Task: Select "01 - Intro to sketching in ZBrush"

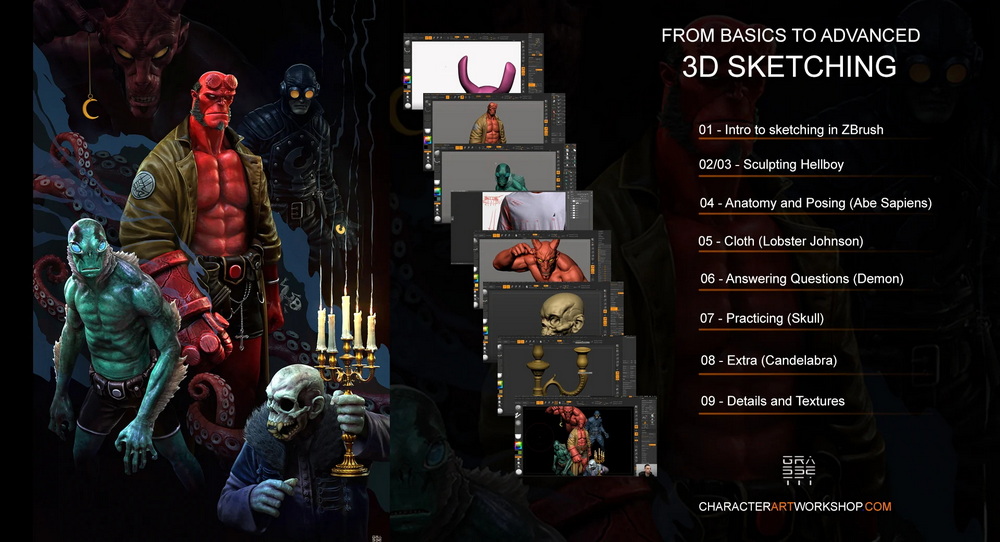Action: (x=791, y=130)
